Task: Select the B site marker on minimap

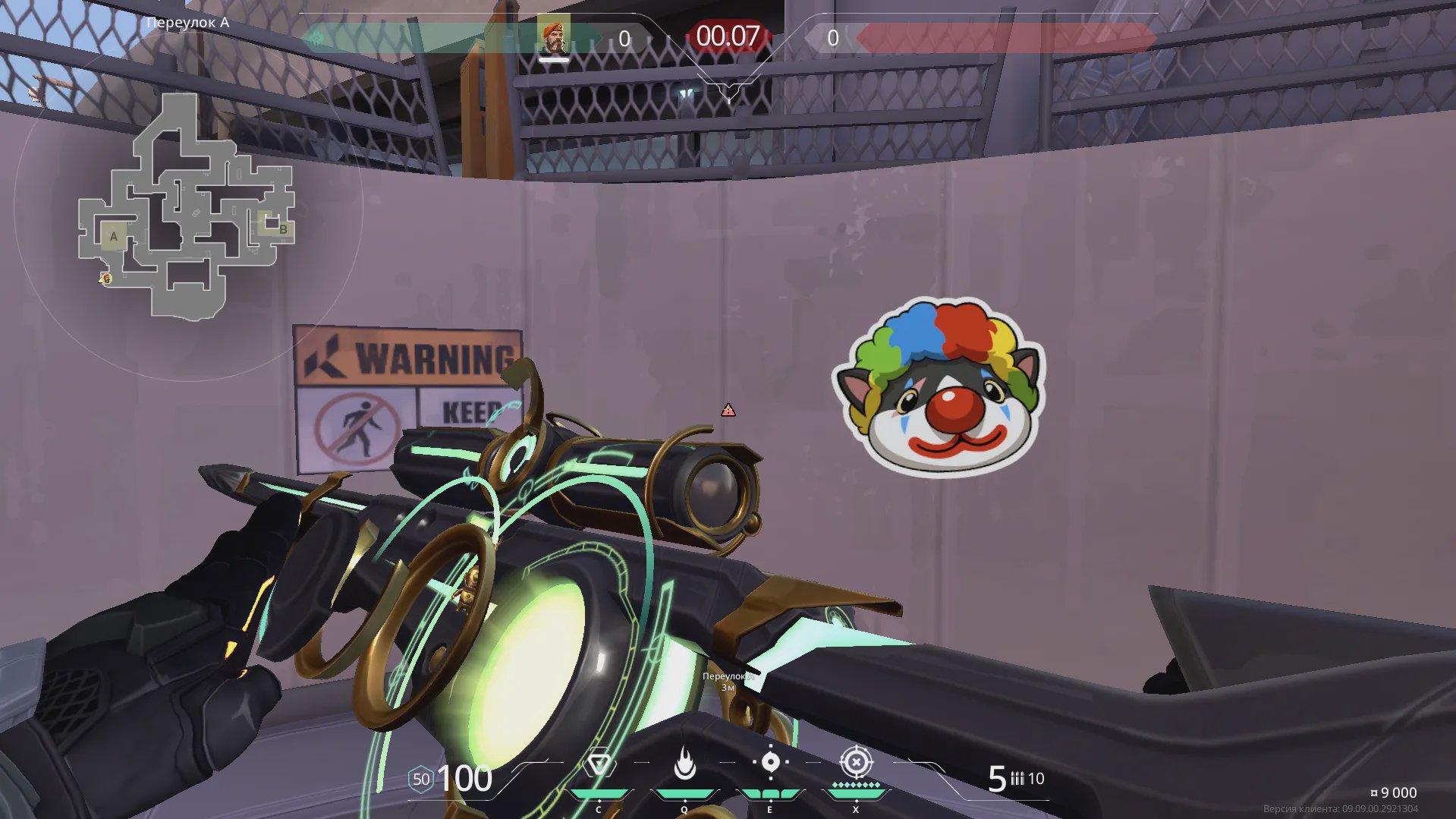Action: [x=281, y=228]
